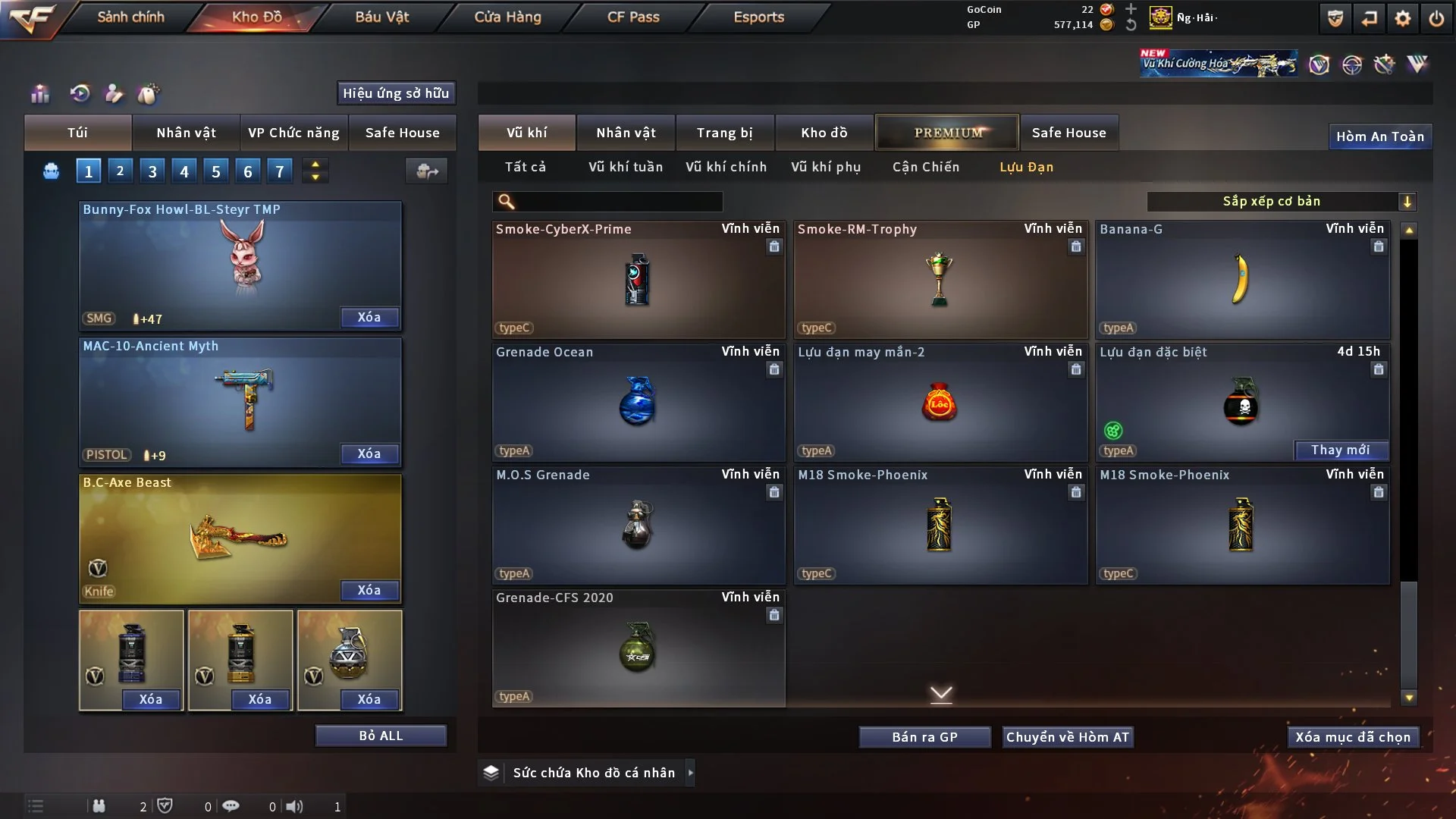
Task: Open the Sảnh chính main lobby tab
Action: click(130, 17)
